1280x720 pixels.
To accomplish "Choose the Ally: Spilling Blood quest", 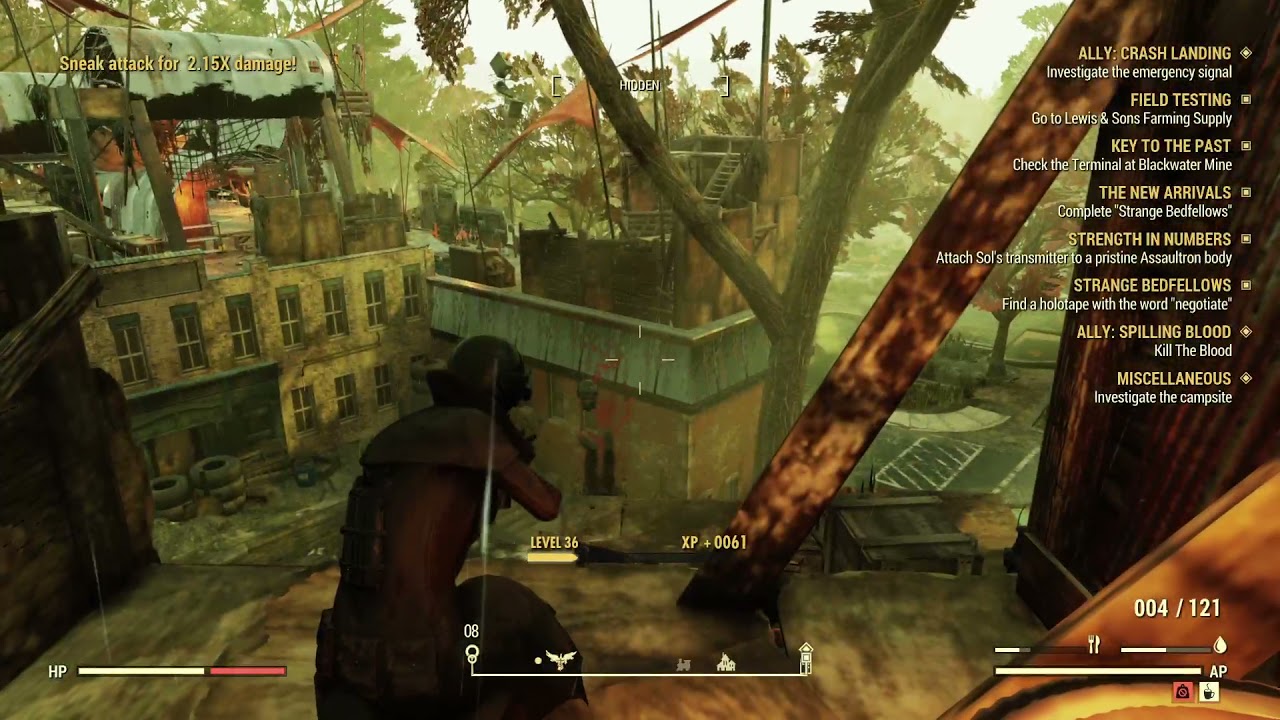I will coord(1153,332).
